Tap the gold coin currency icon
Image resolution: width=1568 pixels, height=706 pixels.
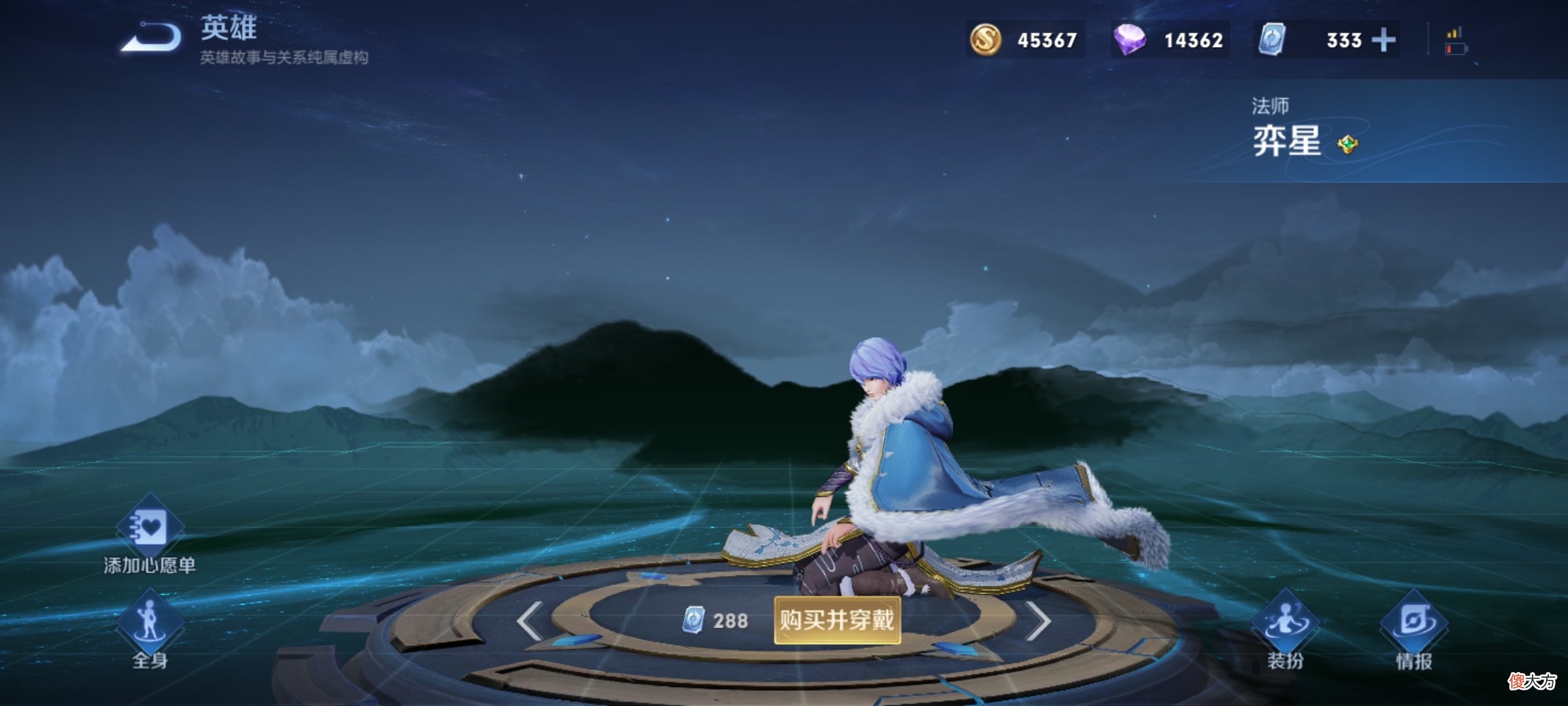(x=985, y=39)
